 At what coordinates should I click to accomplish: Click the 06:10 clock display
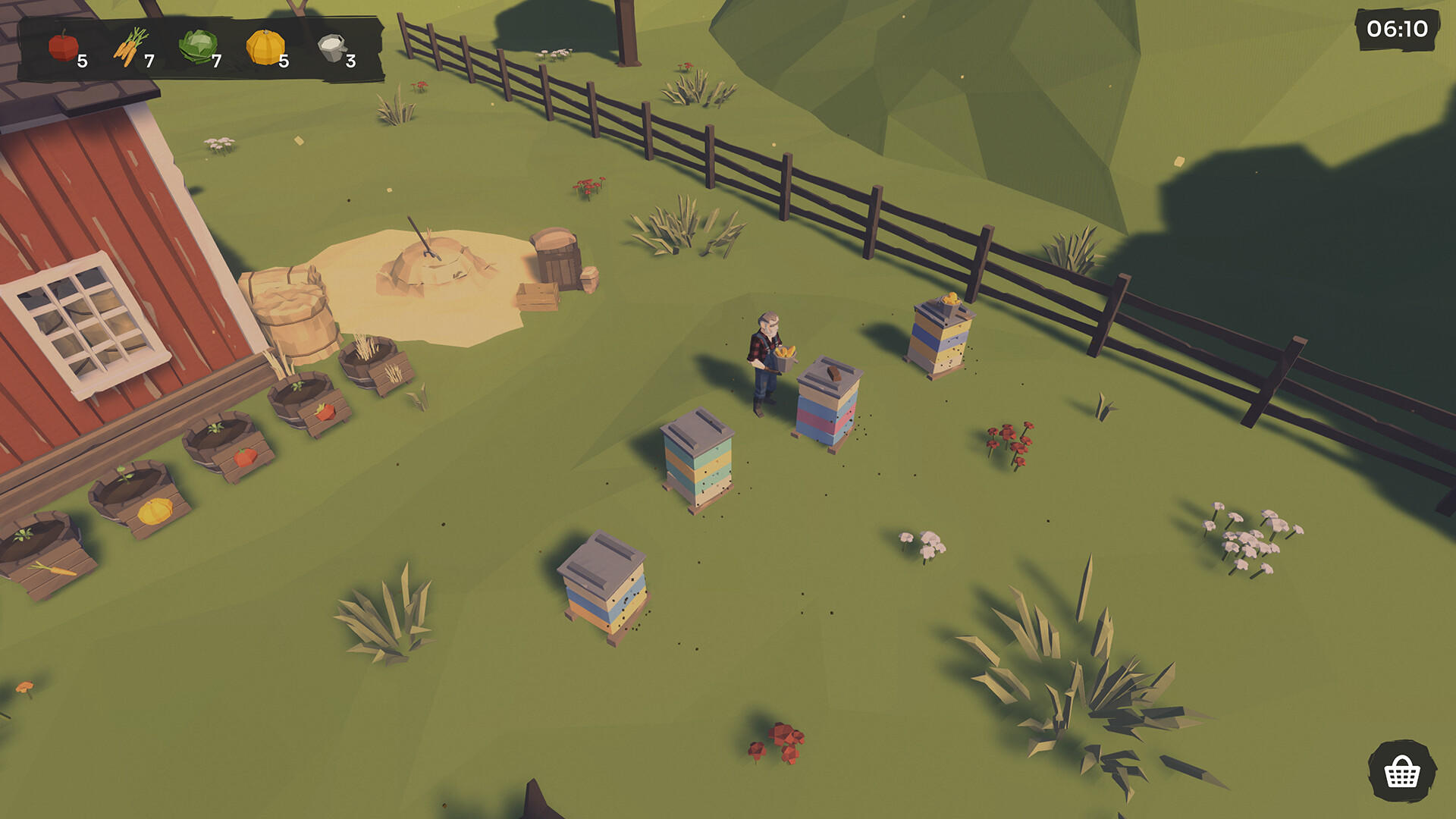tap(1398, 30)
